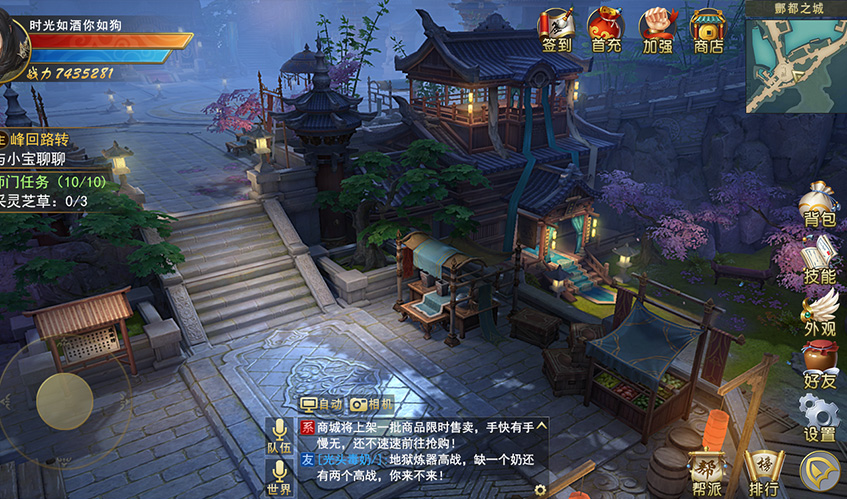Open the 签到 daily sign-in icon
Viewport: 847px width, 499px height.
point(558,30)
